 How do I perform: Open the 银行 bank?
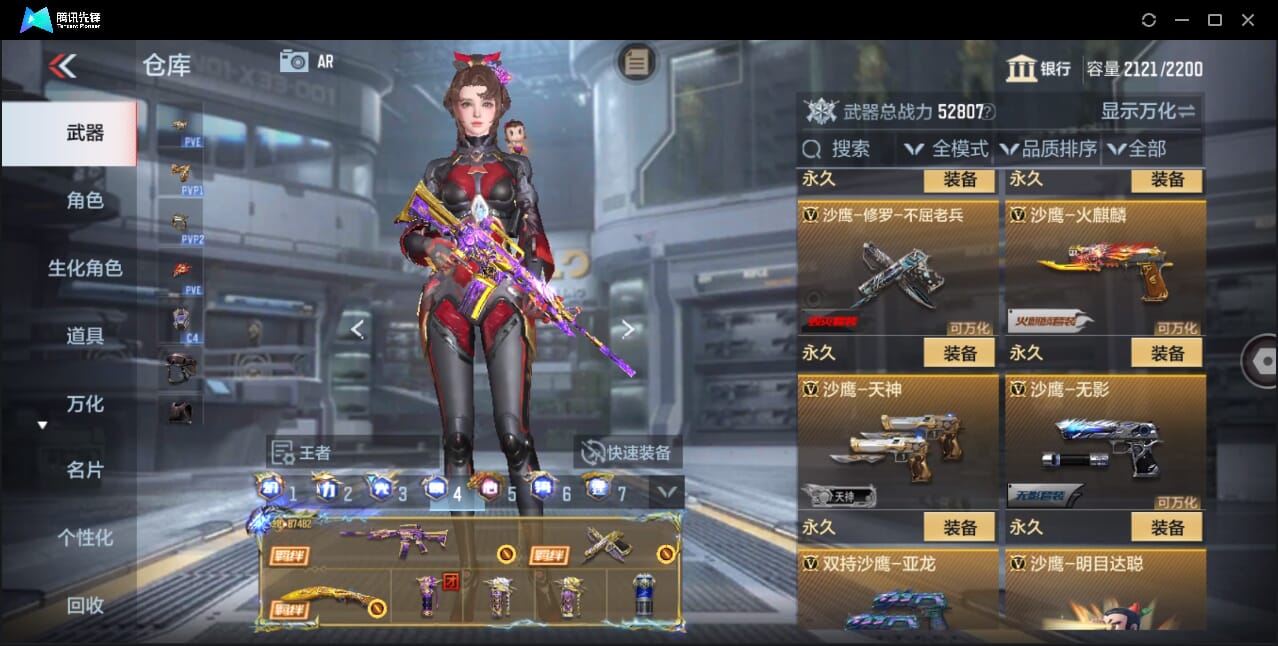click(1039, 69)
